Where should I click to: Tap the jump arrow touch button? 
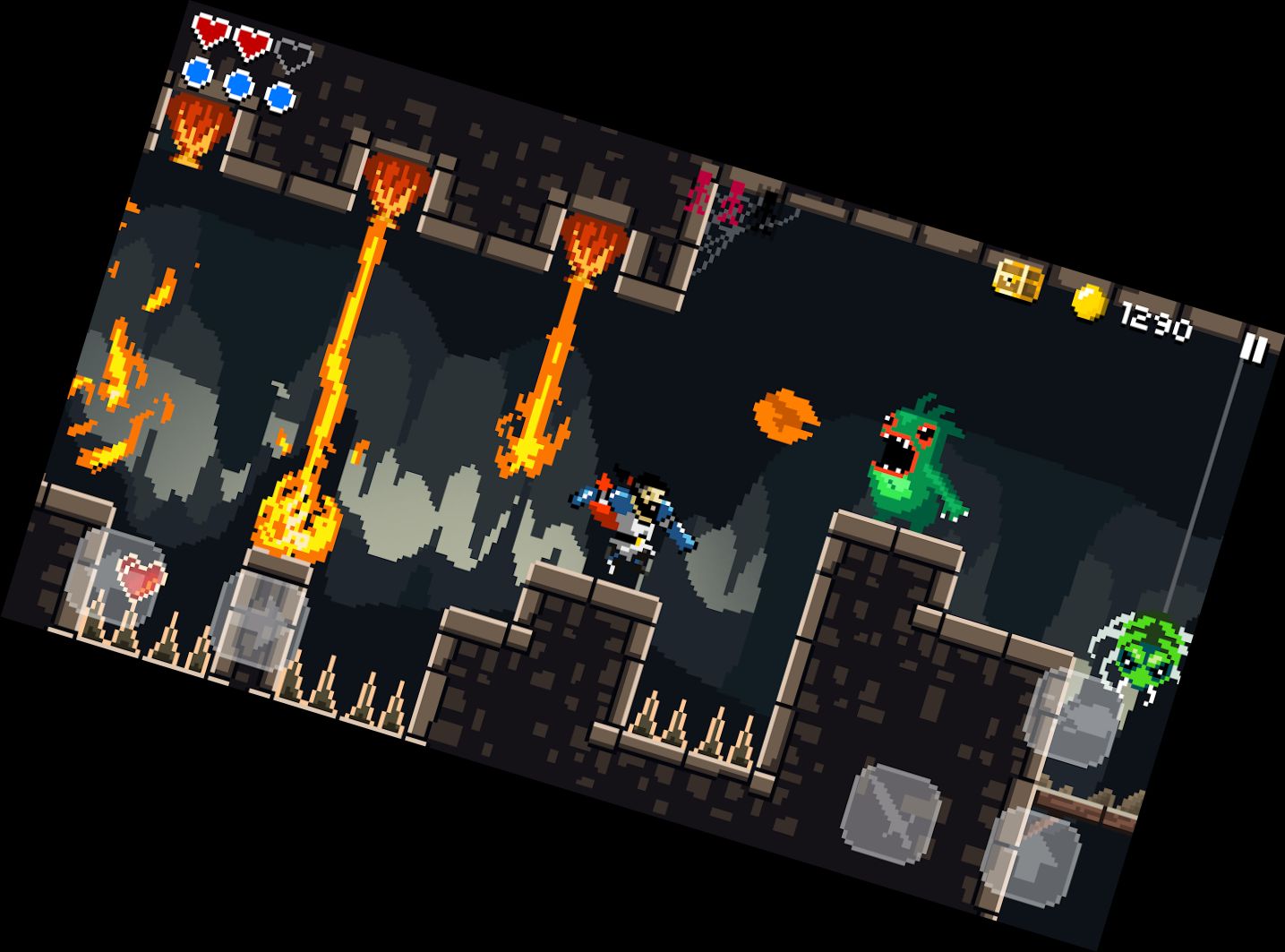click(x=1031, y=854)
